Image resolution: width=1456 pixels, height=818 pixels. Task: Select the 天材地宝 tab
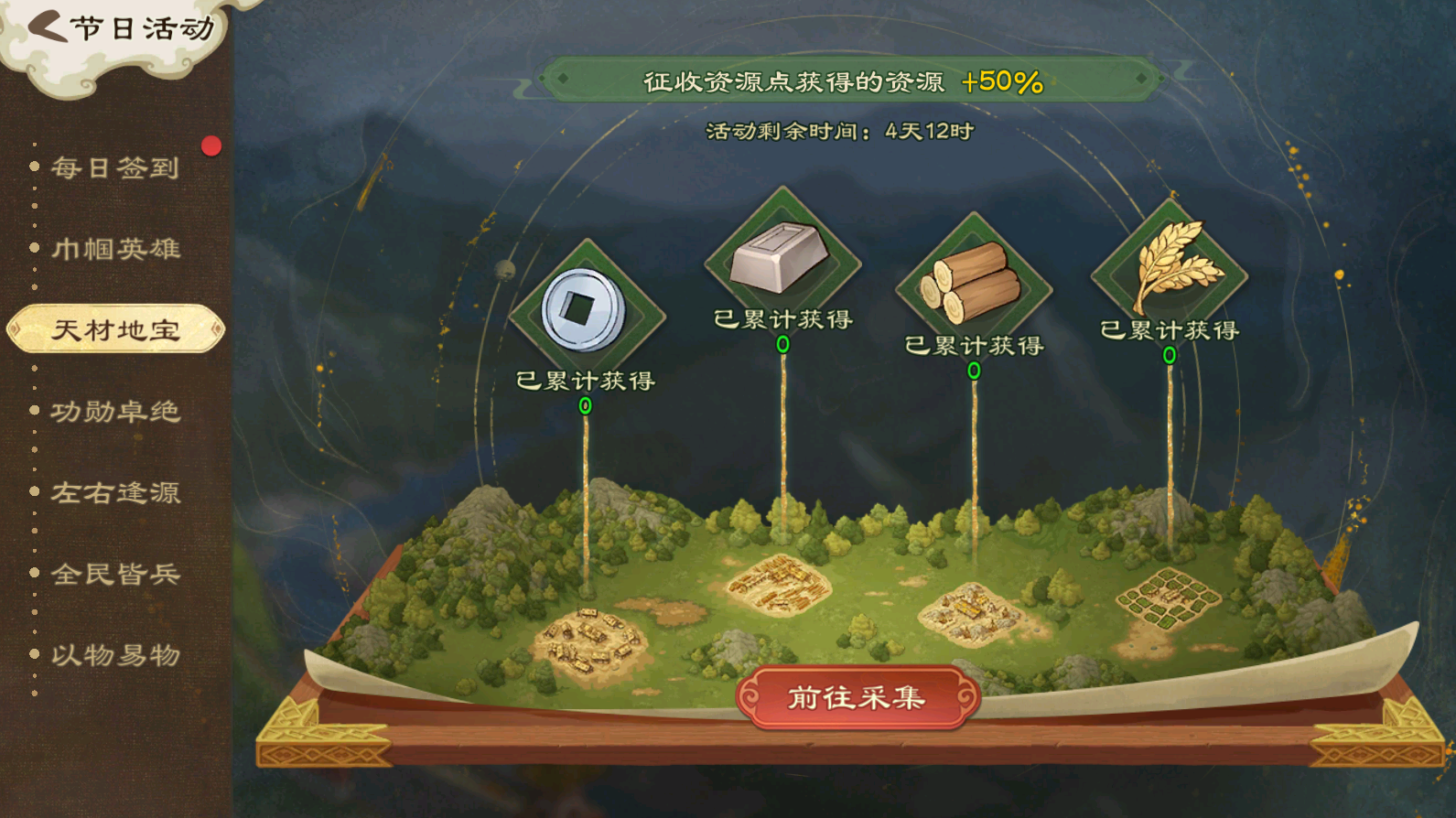click(115, 329)
